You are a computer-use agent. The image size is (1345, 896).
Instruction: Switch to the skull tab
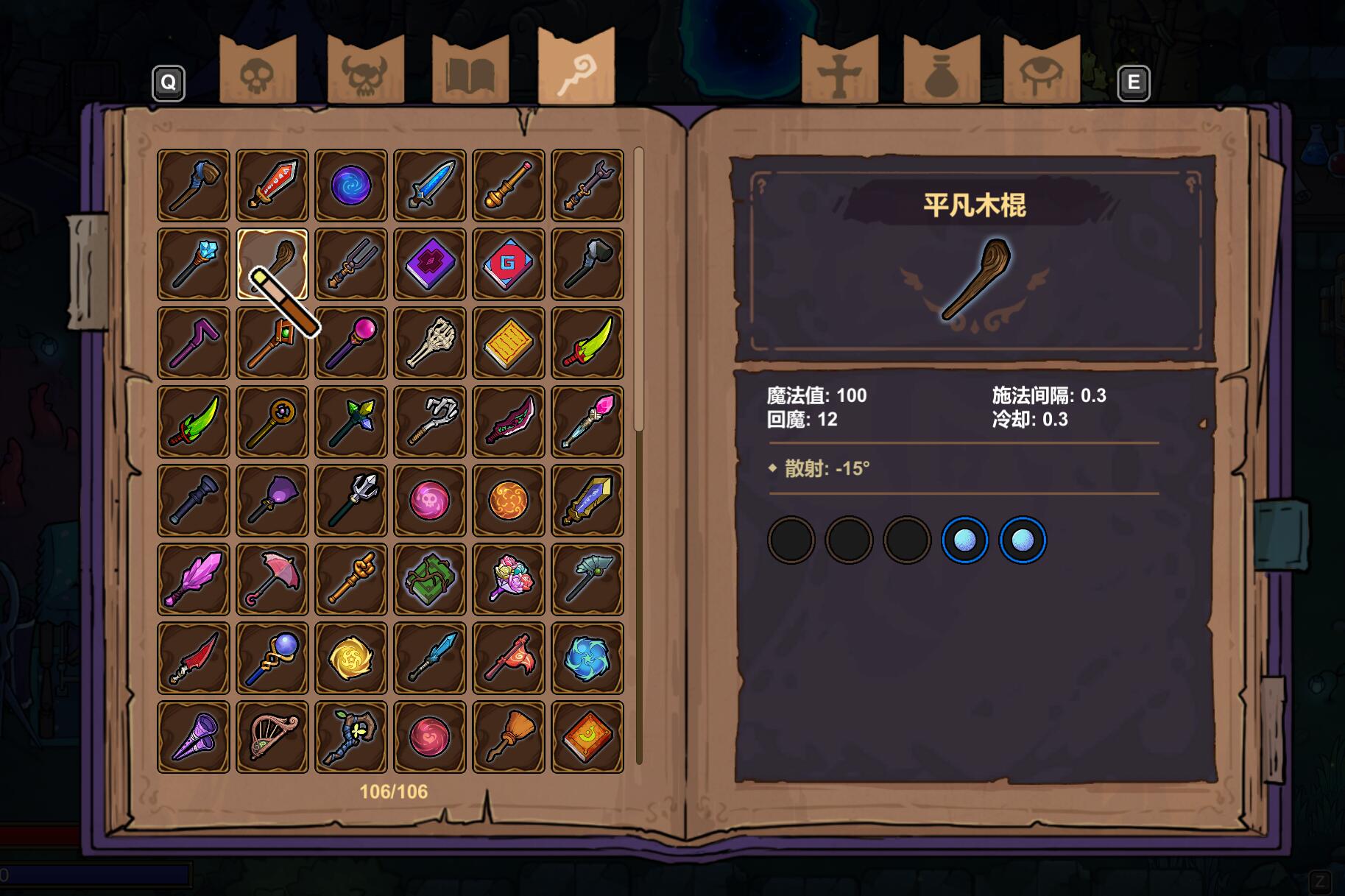pos(258,71)
